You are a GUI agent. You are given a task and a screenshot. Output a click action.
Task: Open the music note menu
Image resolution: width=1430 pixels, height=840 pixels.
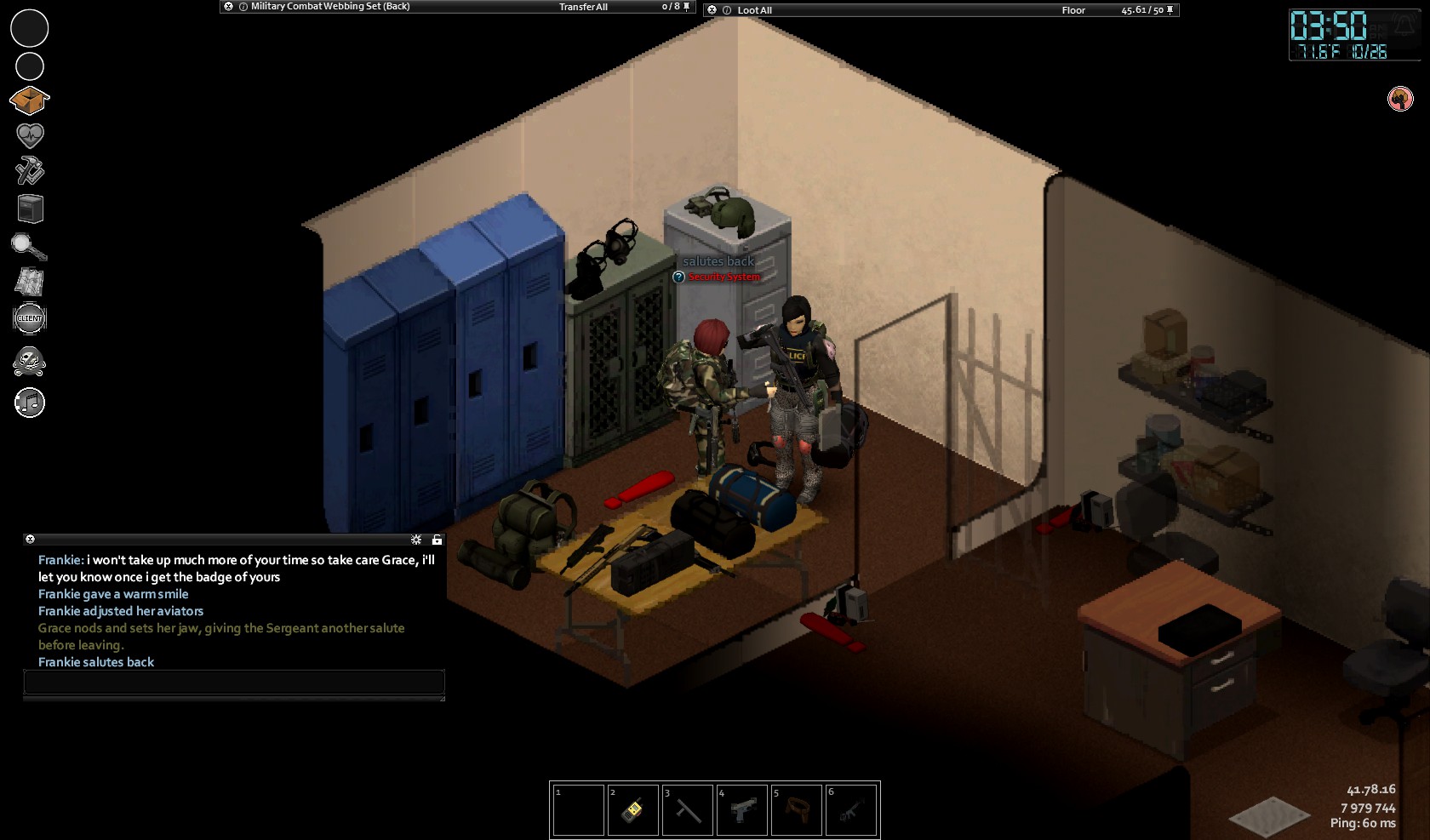pos(30,403)
